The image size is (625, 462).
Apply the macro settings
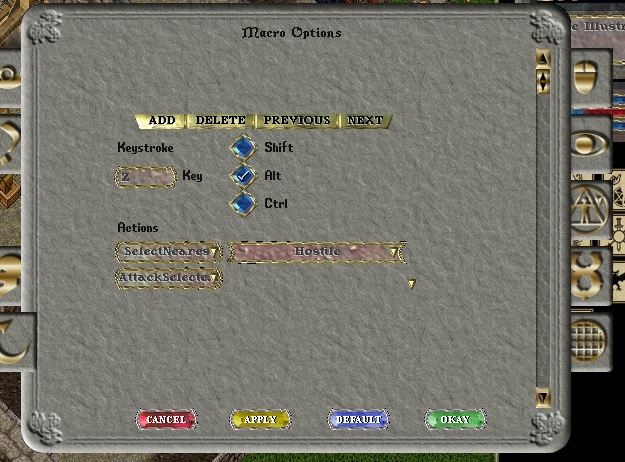point(260,420)
